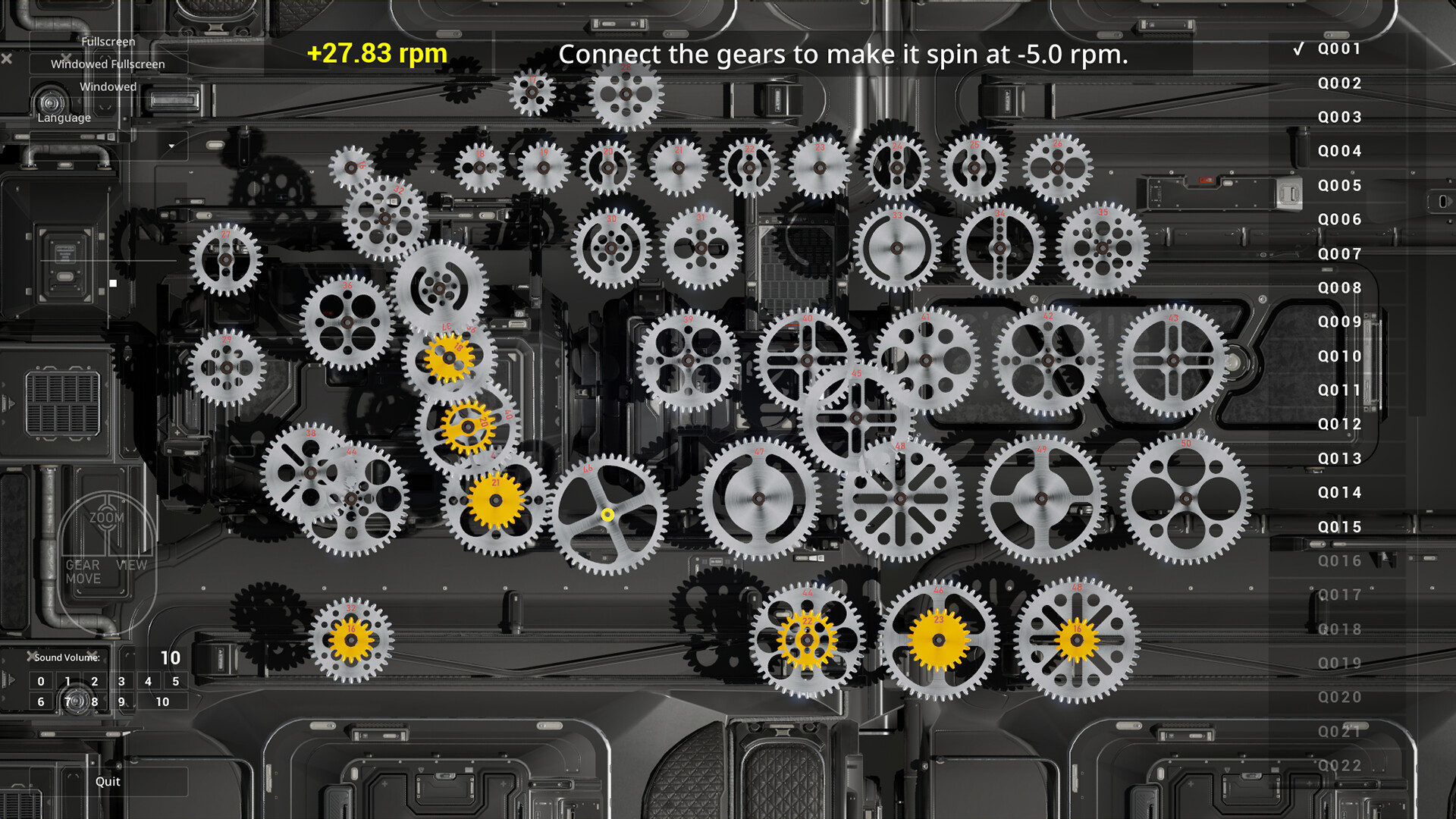
Task: Click the yellow gear 23 near the bottom
Action: point(938,641)
